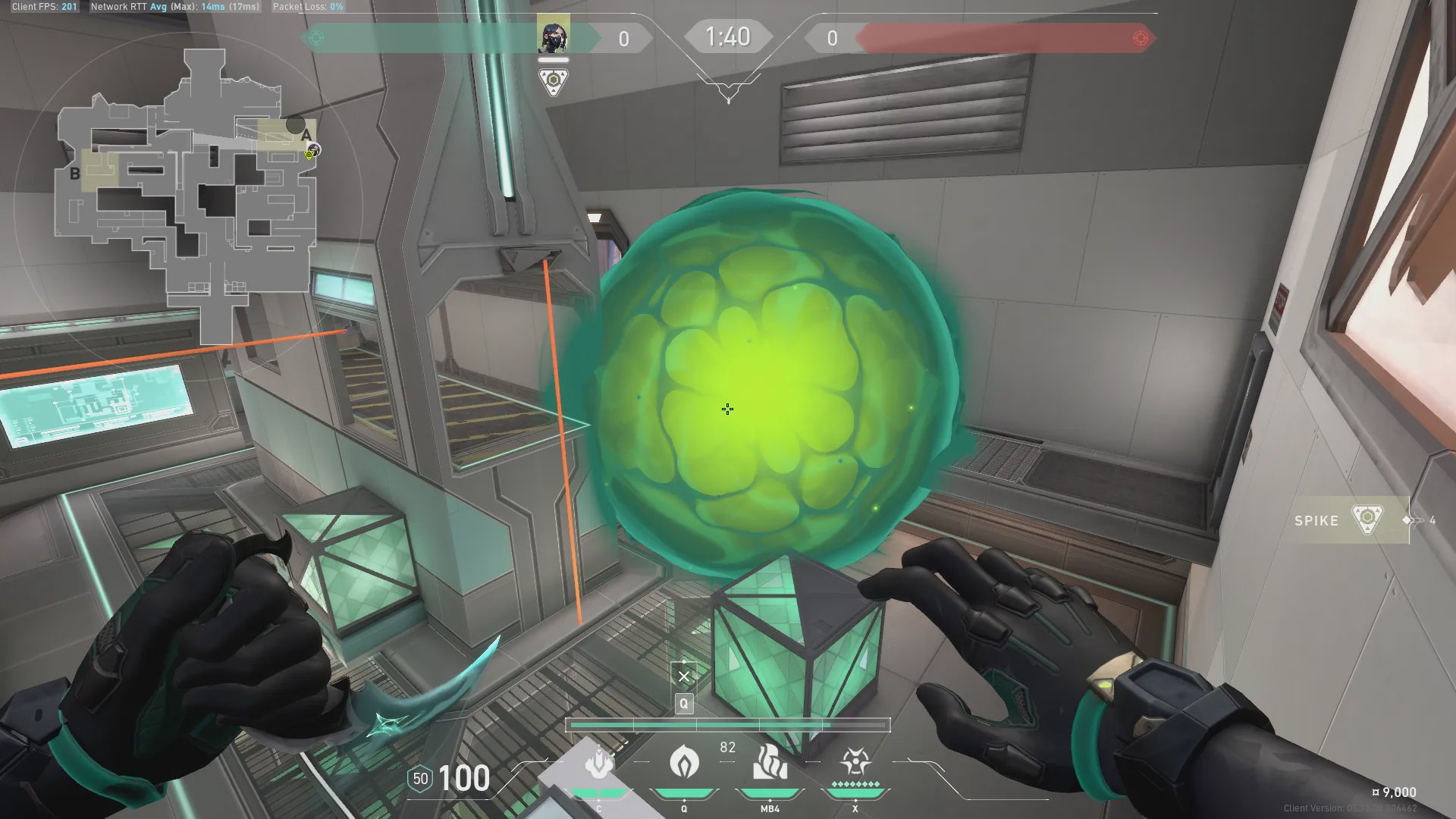Screen dimensions: 1456x819
Task: Click the B site label on minimap
Action: (75, 174)
